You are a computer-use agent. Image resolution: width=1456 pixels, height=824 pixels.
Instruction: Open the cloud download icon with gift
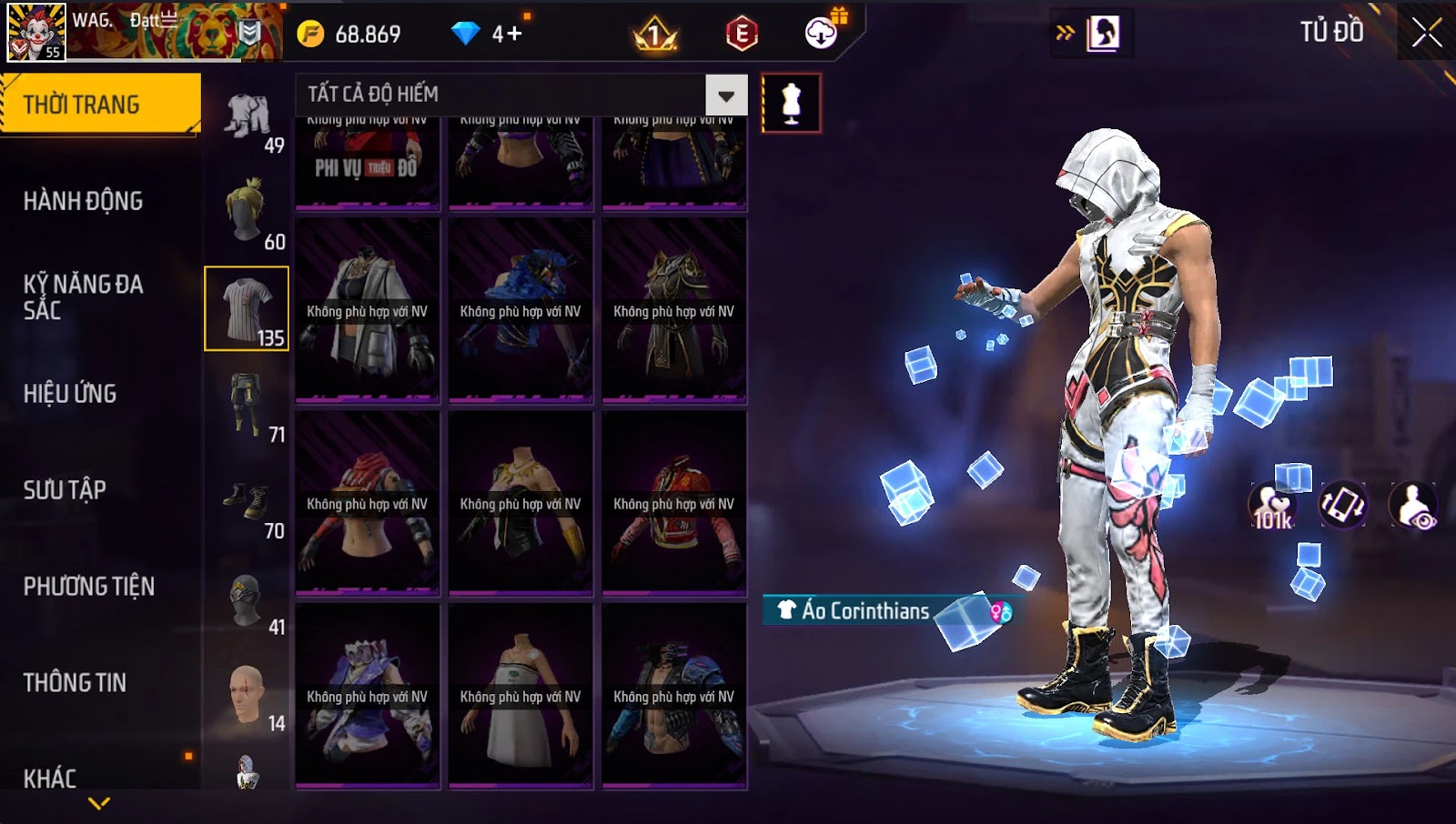(822, 33)
